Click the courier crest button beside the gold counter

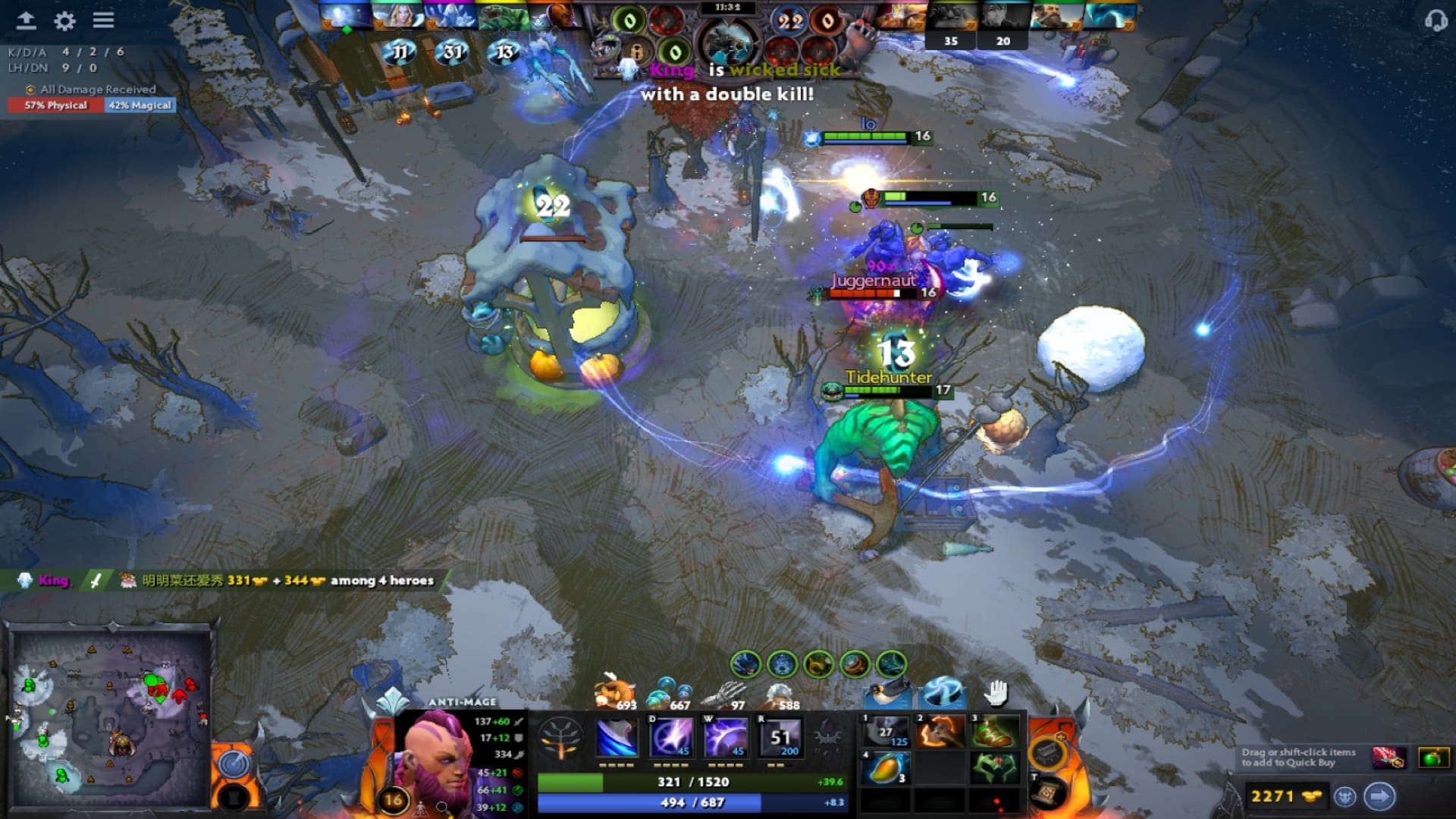[1345, 795]
